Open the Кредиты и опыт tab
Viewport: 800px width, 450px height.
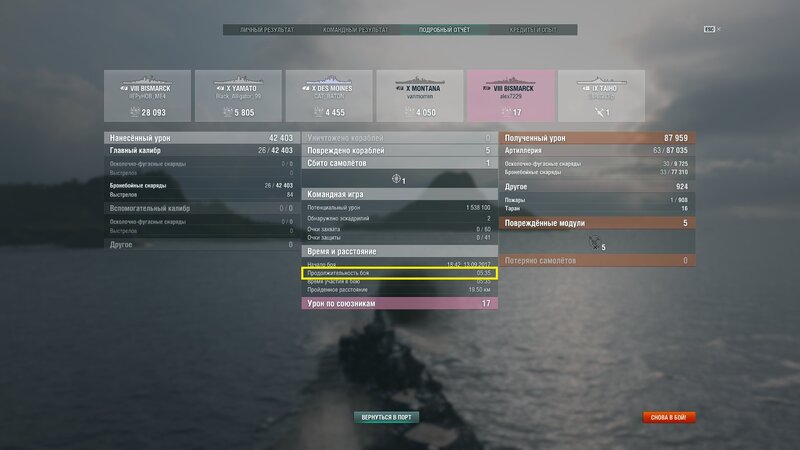coord(534,30)
